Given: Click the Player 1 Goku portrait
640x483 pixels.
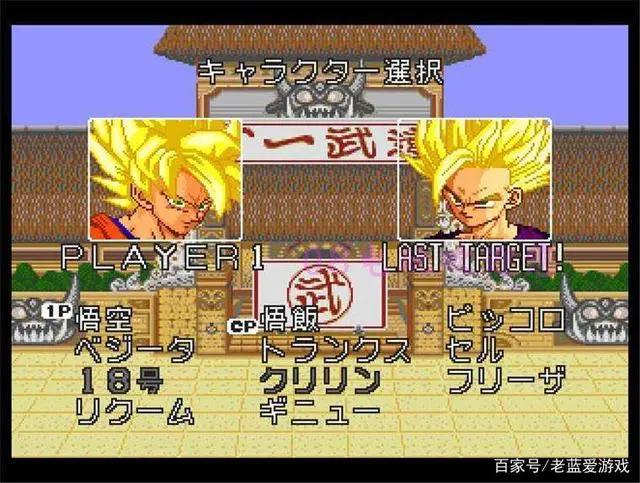Looking at the screenshot, I should click(165, 180).
